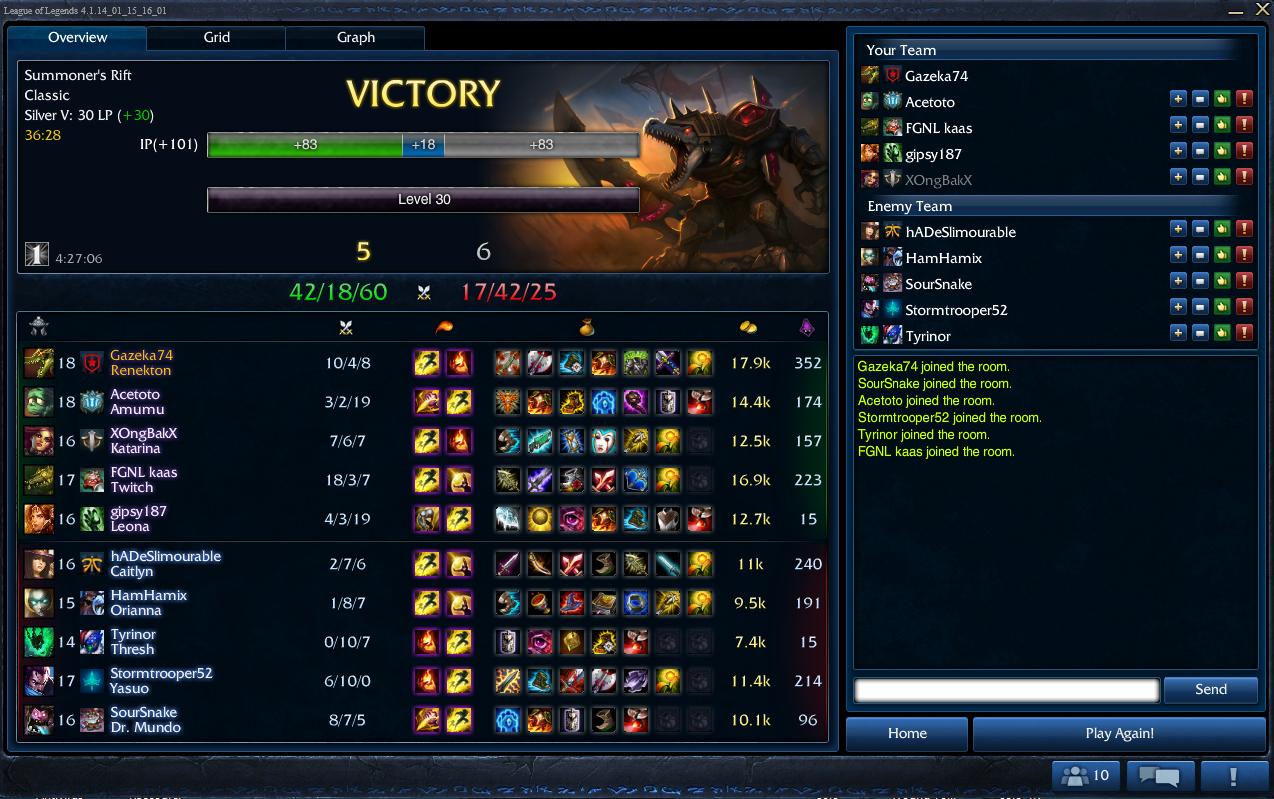Open the Graph tab
Viewport: 1274px width, 799px height.
[355, 38]
